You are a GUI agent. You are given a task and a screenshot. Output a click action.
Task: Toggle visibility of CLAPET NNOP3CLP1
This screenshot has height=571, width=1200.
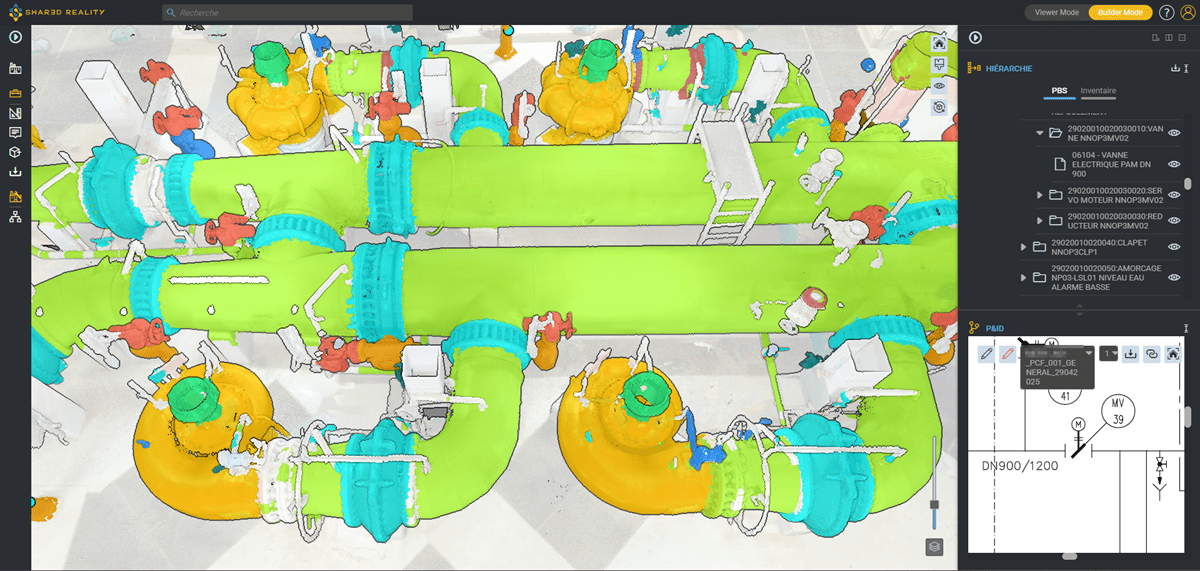pos(1175,247)
